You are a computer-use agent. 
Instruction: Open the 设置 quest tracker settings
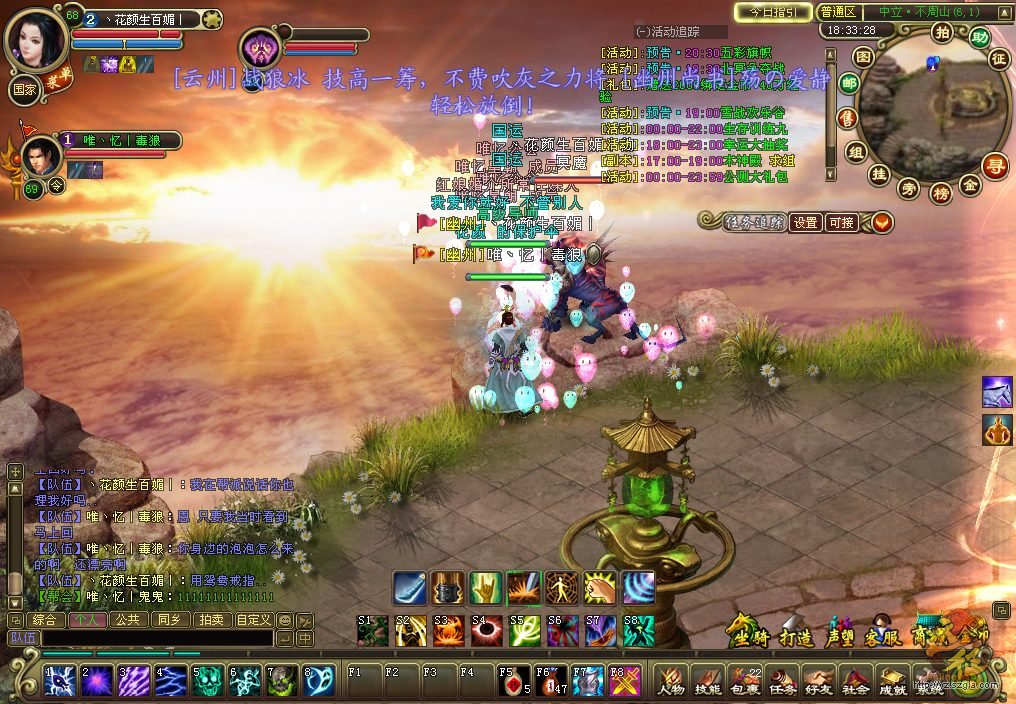pos(805,223)
